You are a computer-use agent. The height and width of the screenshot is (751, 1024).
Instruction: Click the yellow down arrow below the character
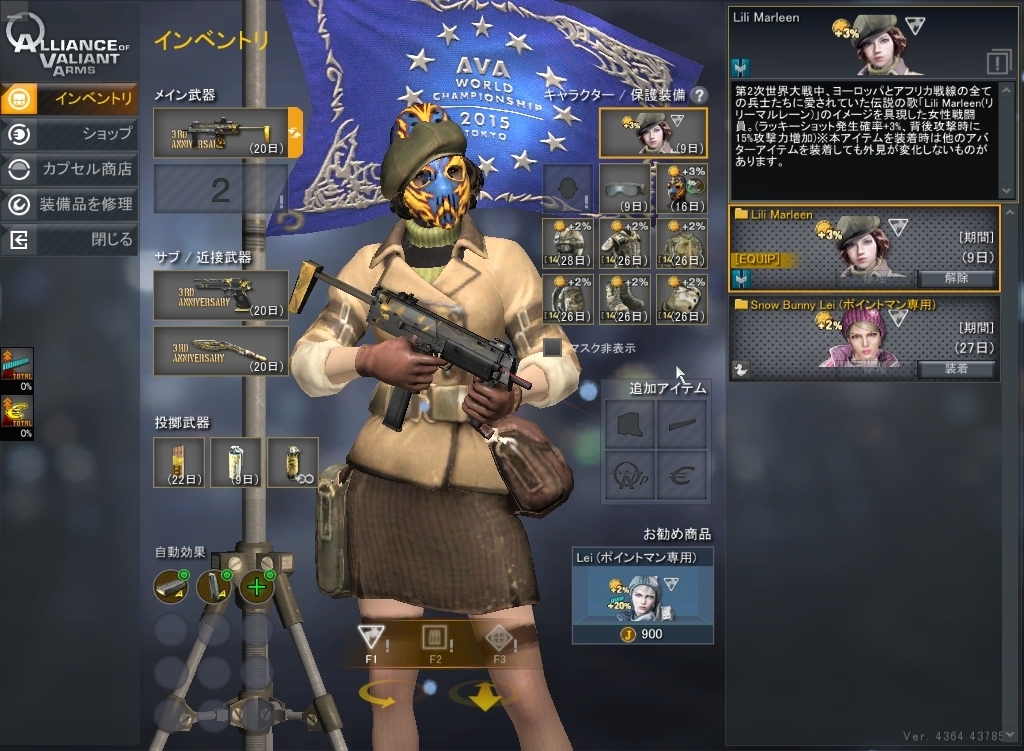(485, 695)
